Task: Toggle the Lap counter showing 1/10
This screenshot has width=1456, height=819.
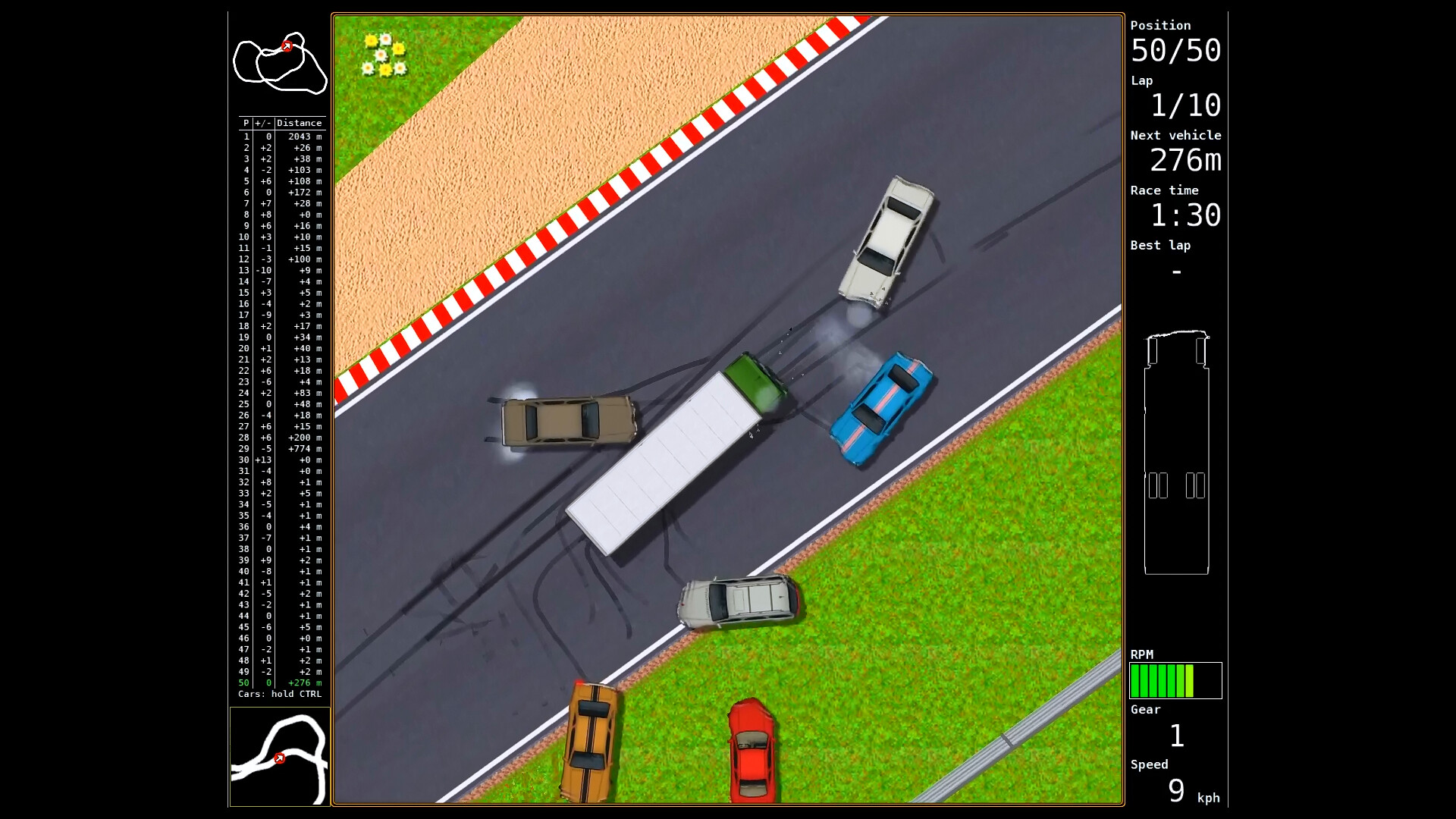Action: [1185, 106]
